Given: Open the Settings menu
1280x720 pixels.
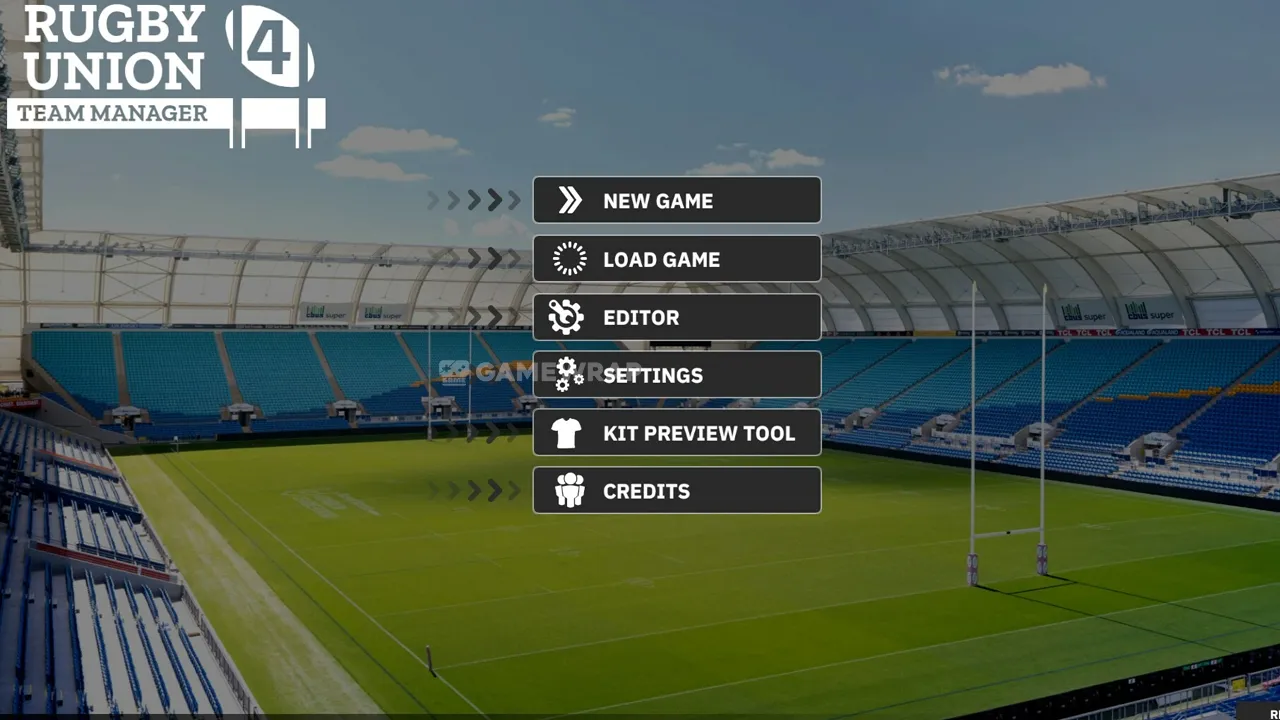Looking at the screenshot, I should (x=677, y=375).
